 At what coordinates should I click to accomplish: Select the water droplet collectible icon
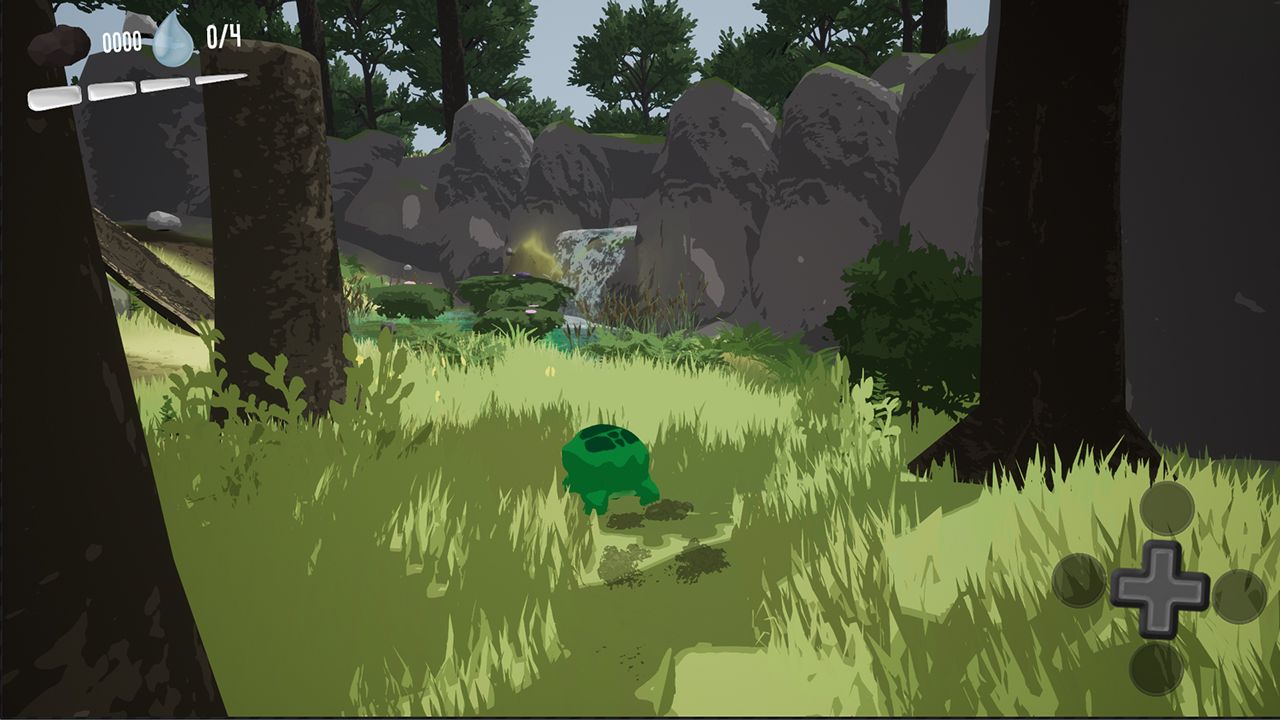[x=173, y=40]
